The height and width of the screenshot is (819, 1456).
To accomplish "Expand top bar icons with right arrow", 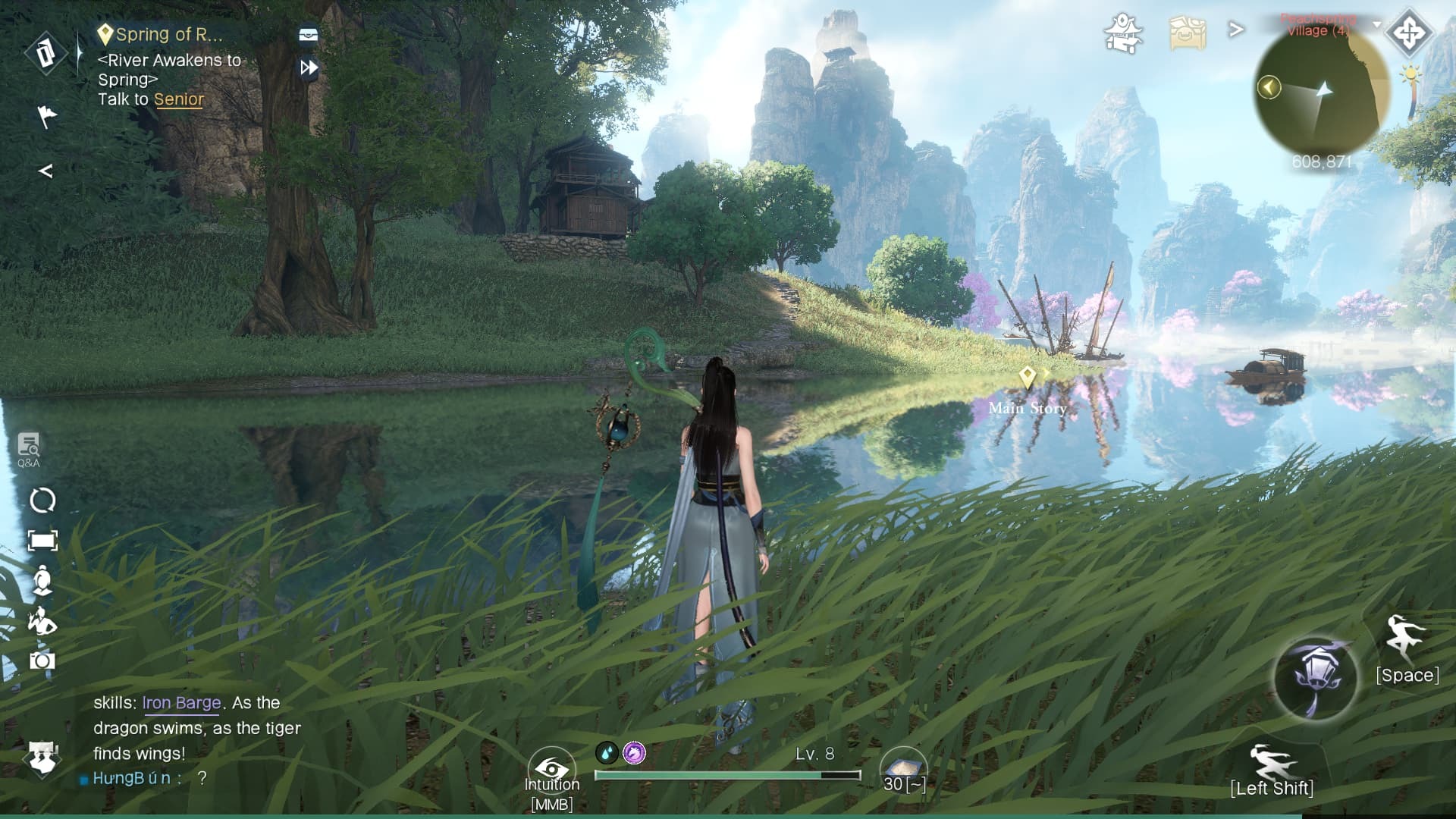I will [x=1236, y=30].
